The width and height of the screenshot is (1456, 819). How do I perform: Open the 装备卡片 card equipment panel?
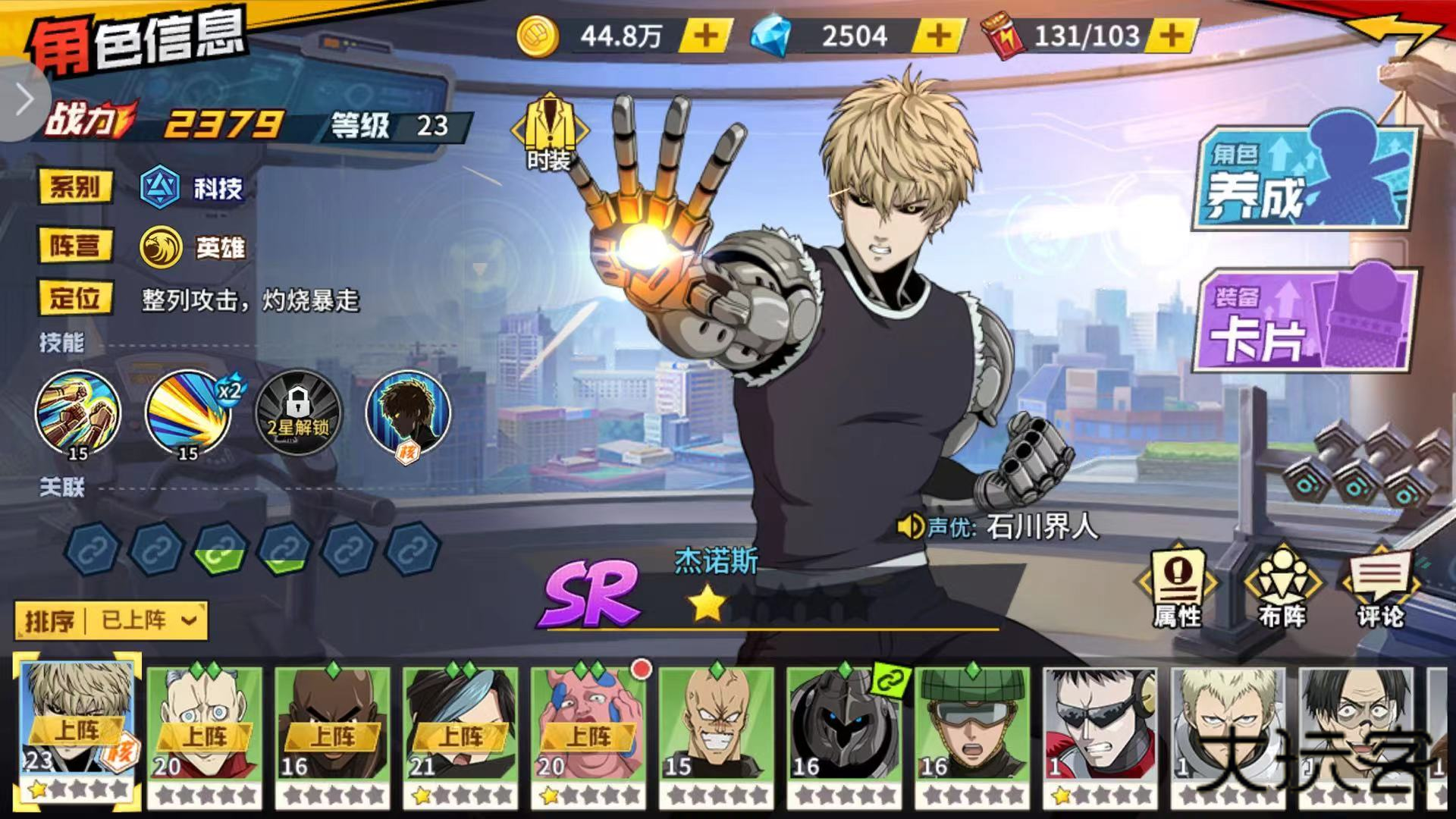1304,320
